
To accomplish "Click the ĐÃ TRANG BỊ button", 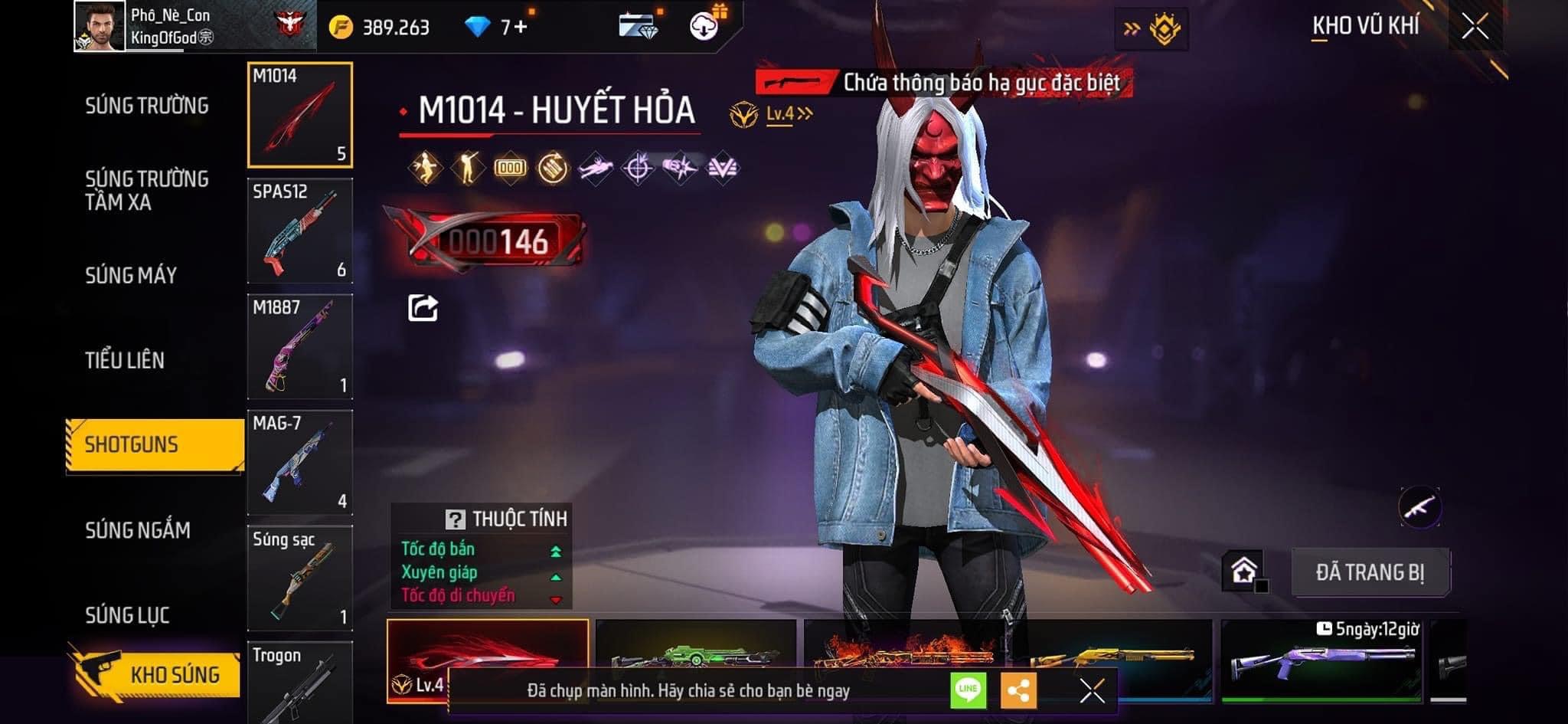I will 1370,572.
